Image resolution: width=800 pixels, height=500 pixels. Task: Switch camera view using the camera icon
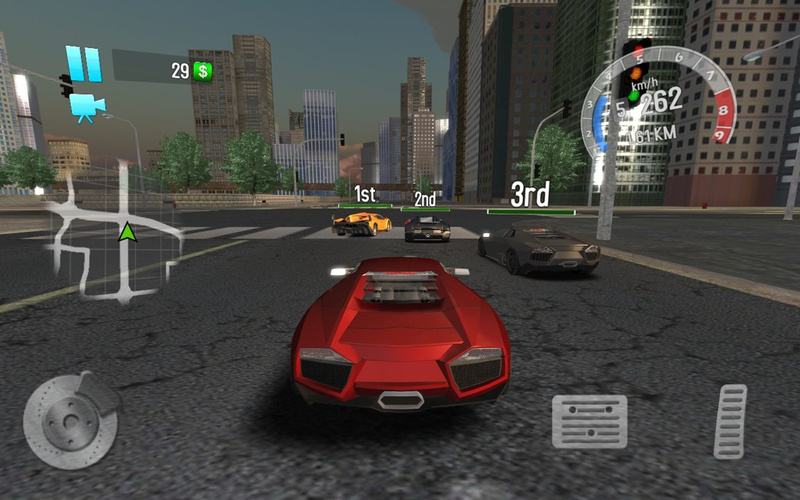click(87, 107)
